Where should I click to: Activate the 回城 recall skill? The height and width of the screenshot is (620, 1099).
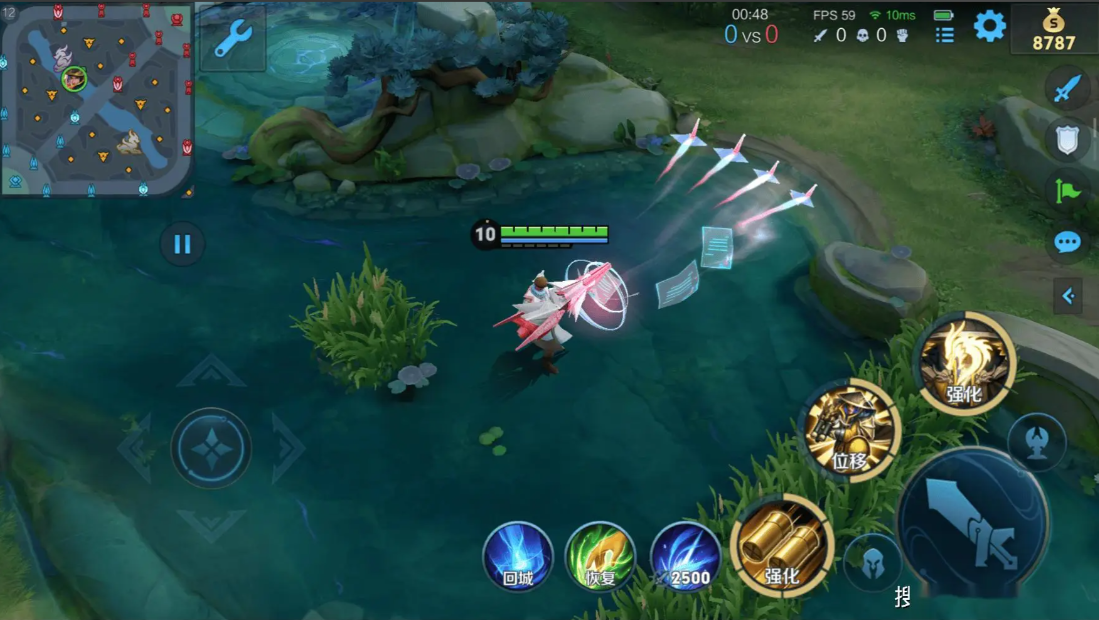tap(518, 556)
